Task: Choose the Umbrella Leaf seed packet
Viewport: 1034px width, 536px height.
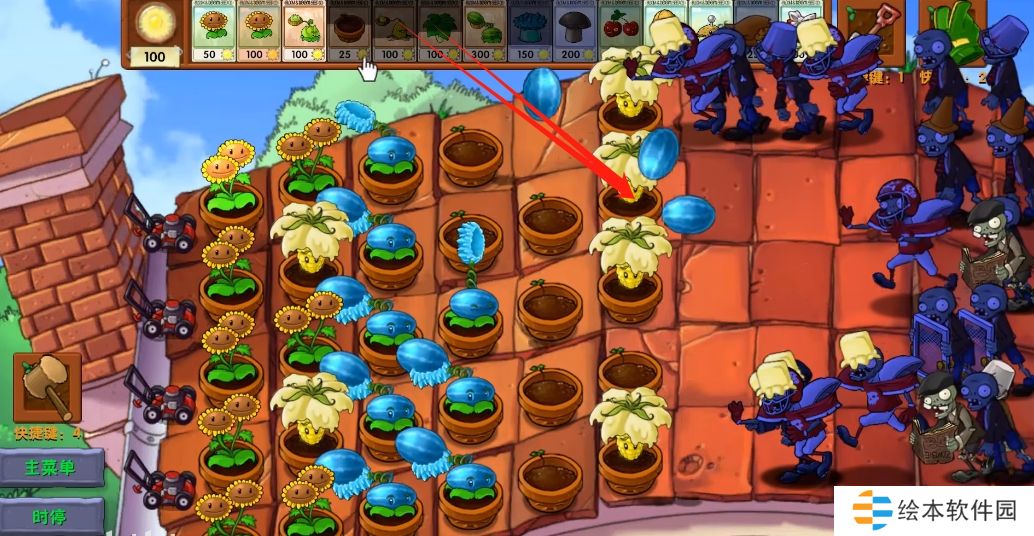Action: [x=438, y=31]
